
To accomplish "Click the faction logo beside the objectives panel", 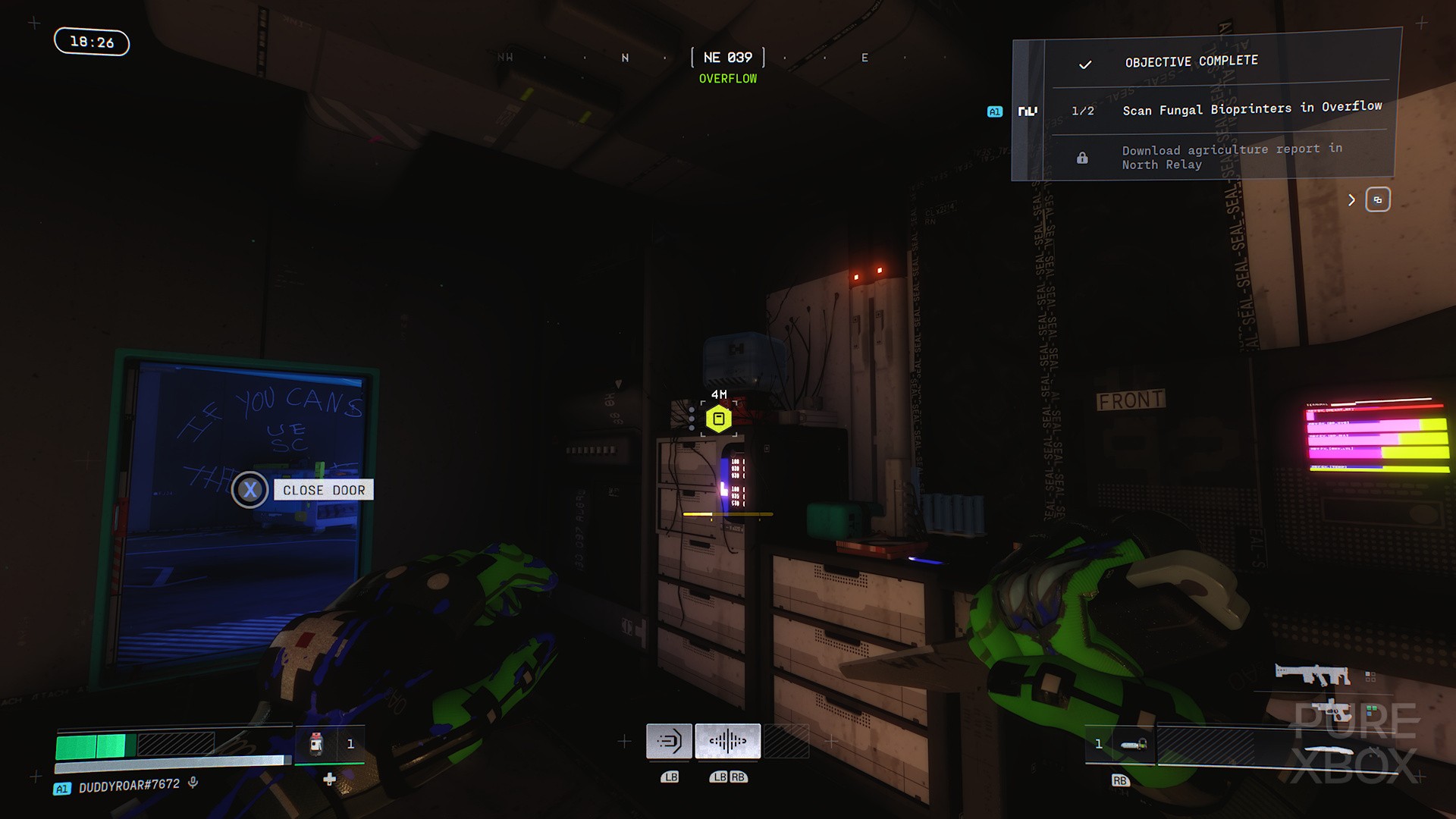I will (1028, 111).
